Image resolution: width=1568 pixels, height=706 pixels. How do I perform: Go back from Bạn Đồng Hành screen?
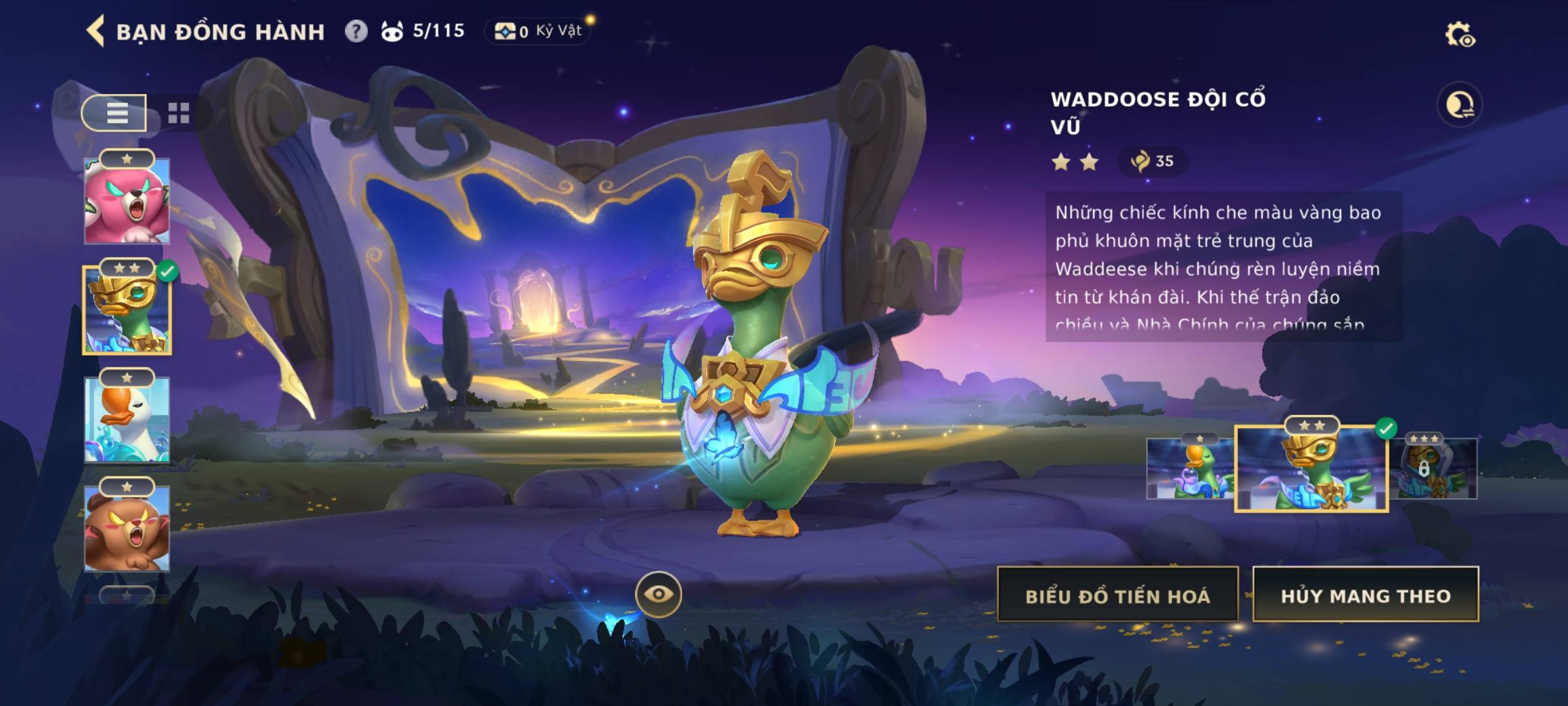(x=95, y=31)
